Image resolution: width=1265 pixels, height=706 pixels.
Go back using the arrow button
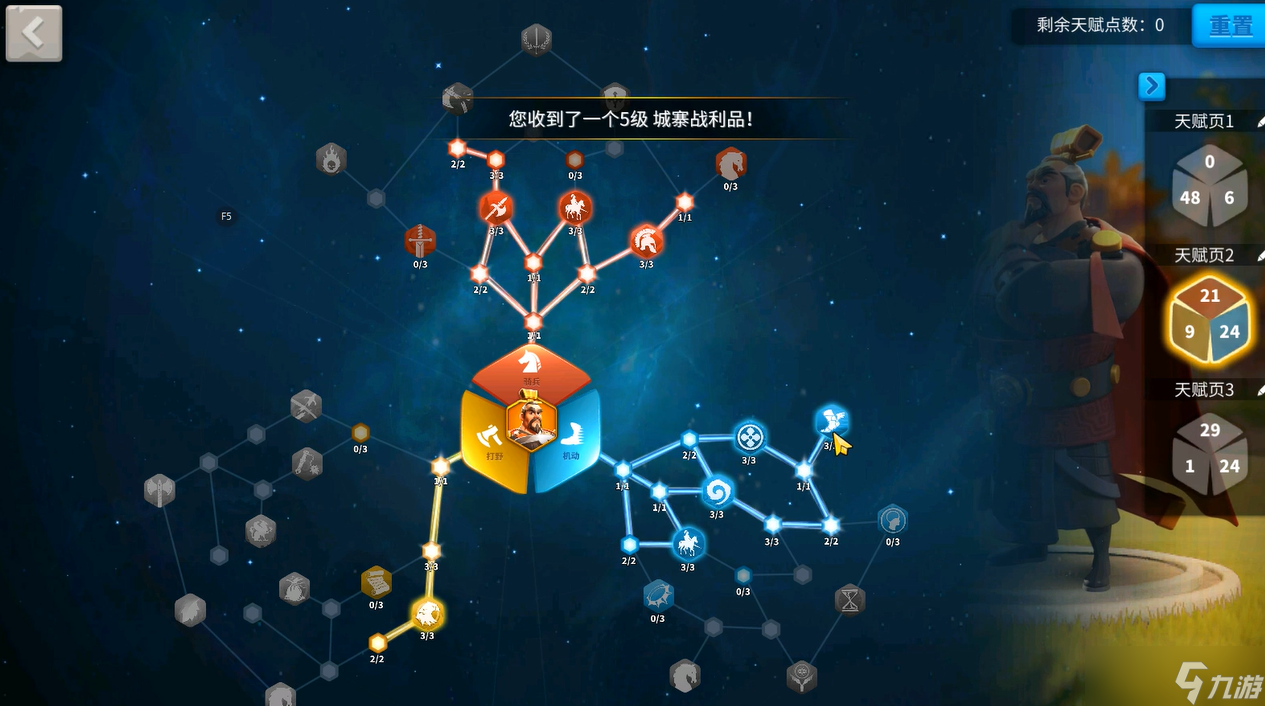pyautogui.click(x=34, y=33)
